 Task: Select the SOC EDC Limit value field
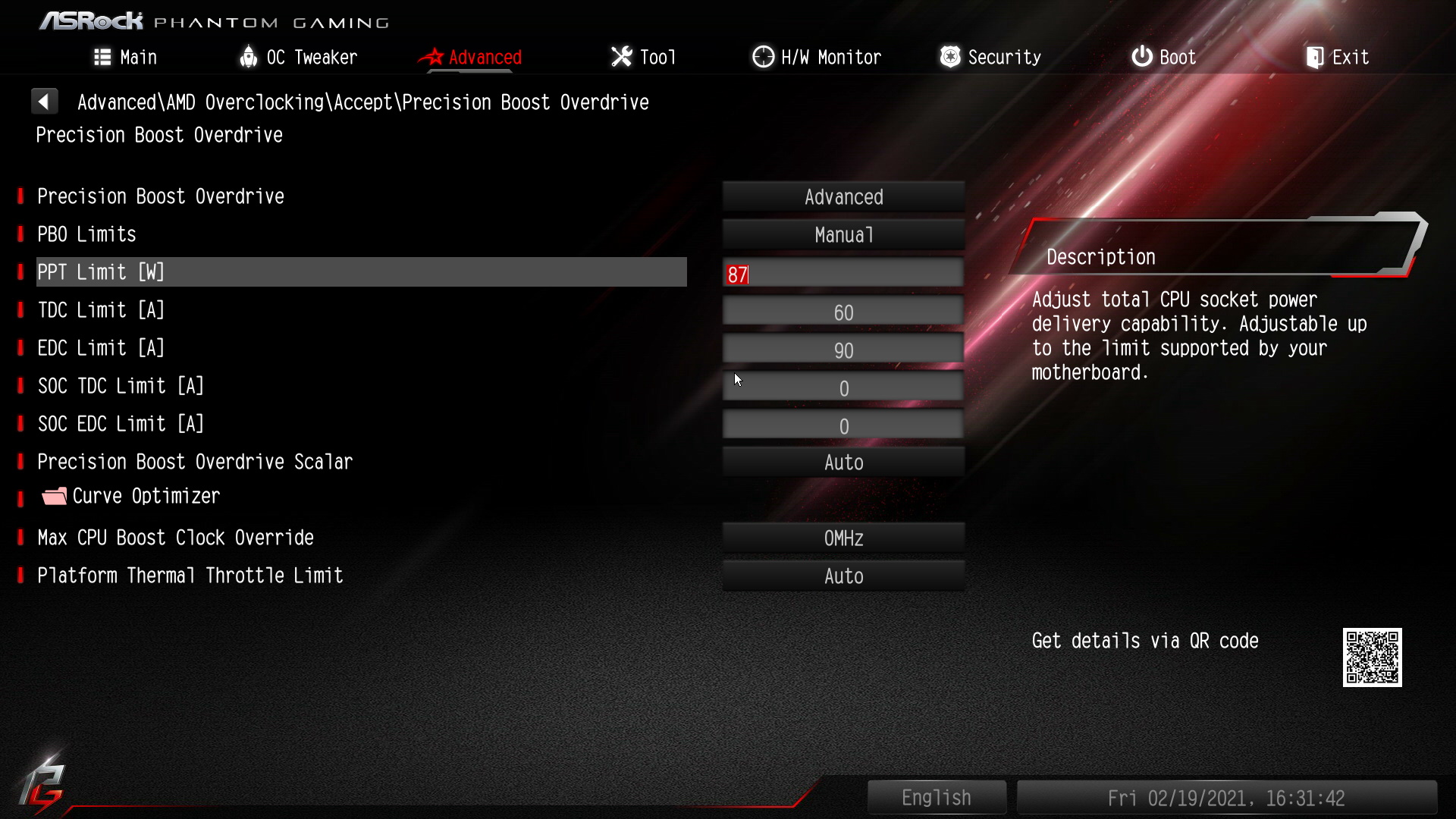point(843,425)
